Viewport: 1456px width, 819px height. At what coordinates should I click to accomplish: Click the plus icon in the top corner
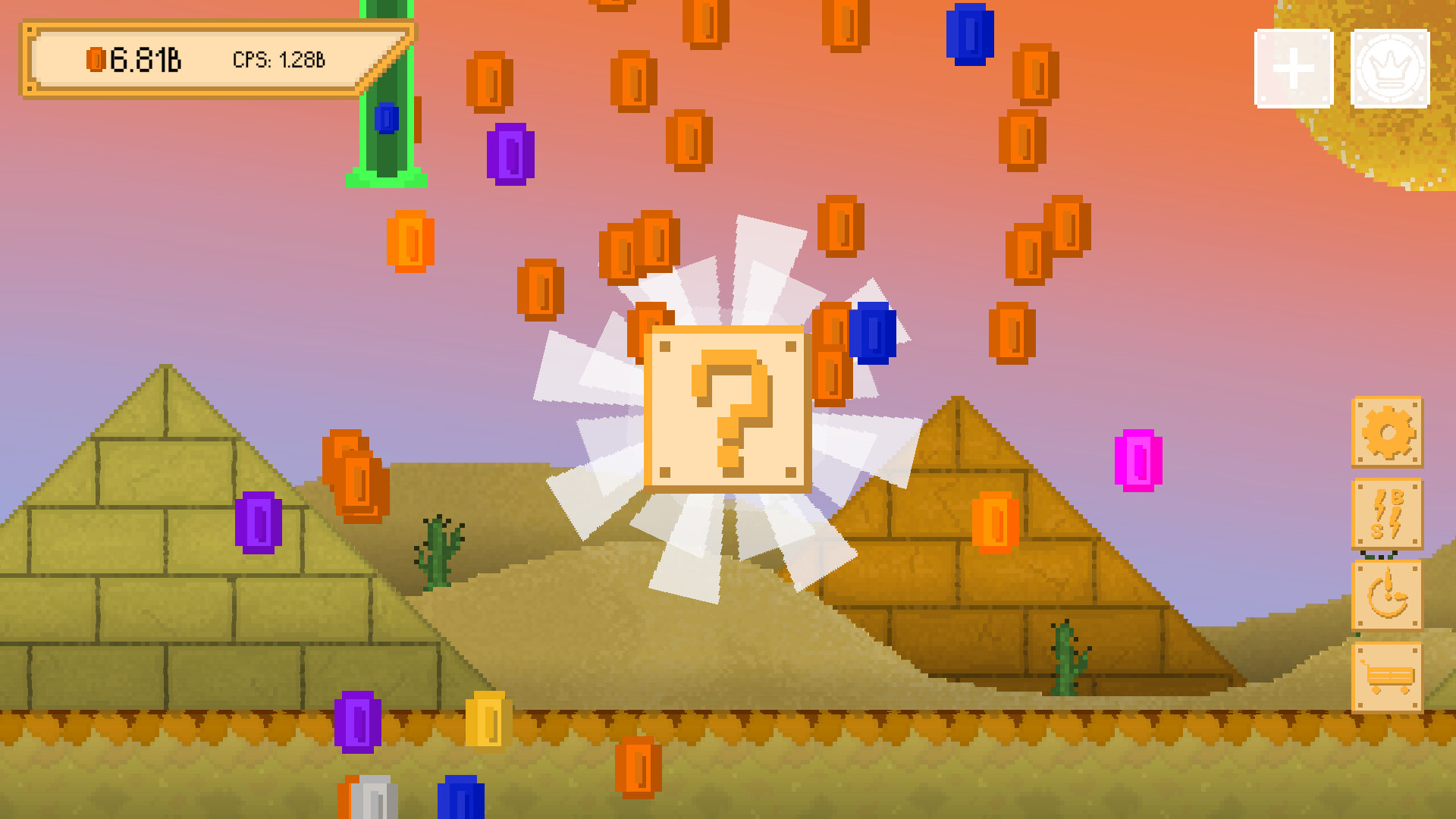click(1292, 67)
